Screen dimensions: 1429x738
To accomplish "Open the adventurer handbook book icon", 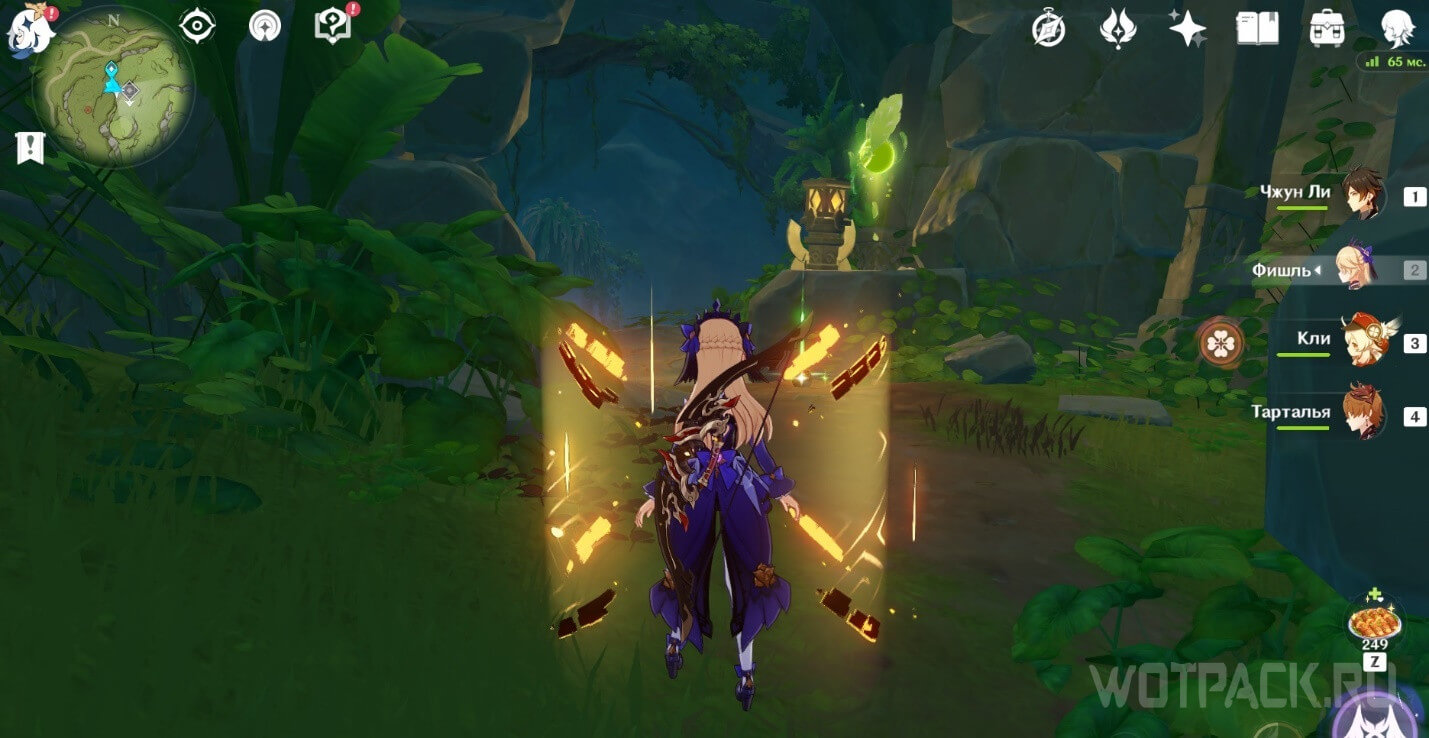I will 1257,28.
